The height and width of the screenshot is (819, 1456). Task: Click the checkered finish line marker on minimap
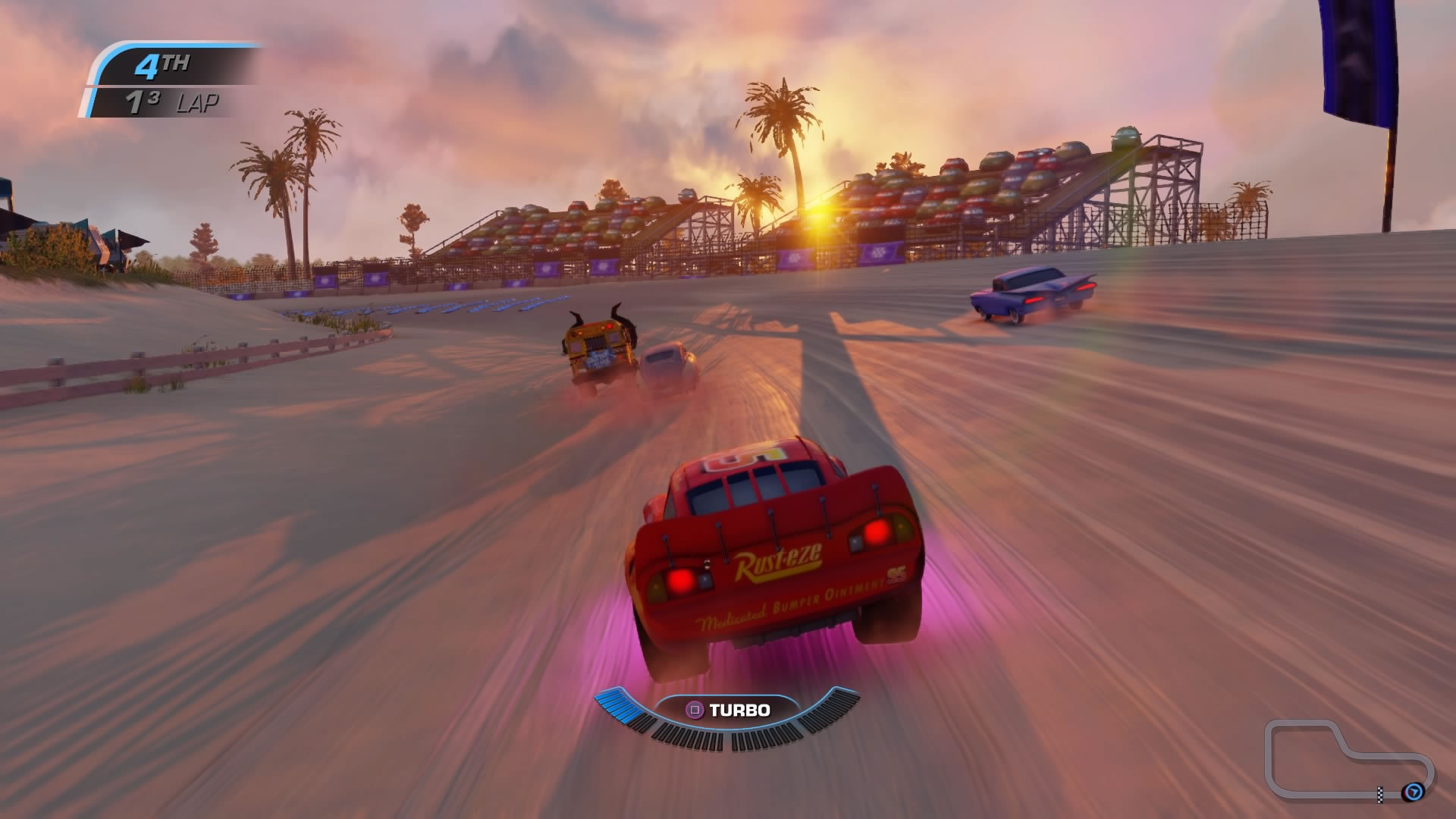click(x=1380, y=795)
